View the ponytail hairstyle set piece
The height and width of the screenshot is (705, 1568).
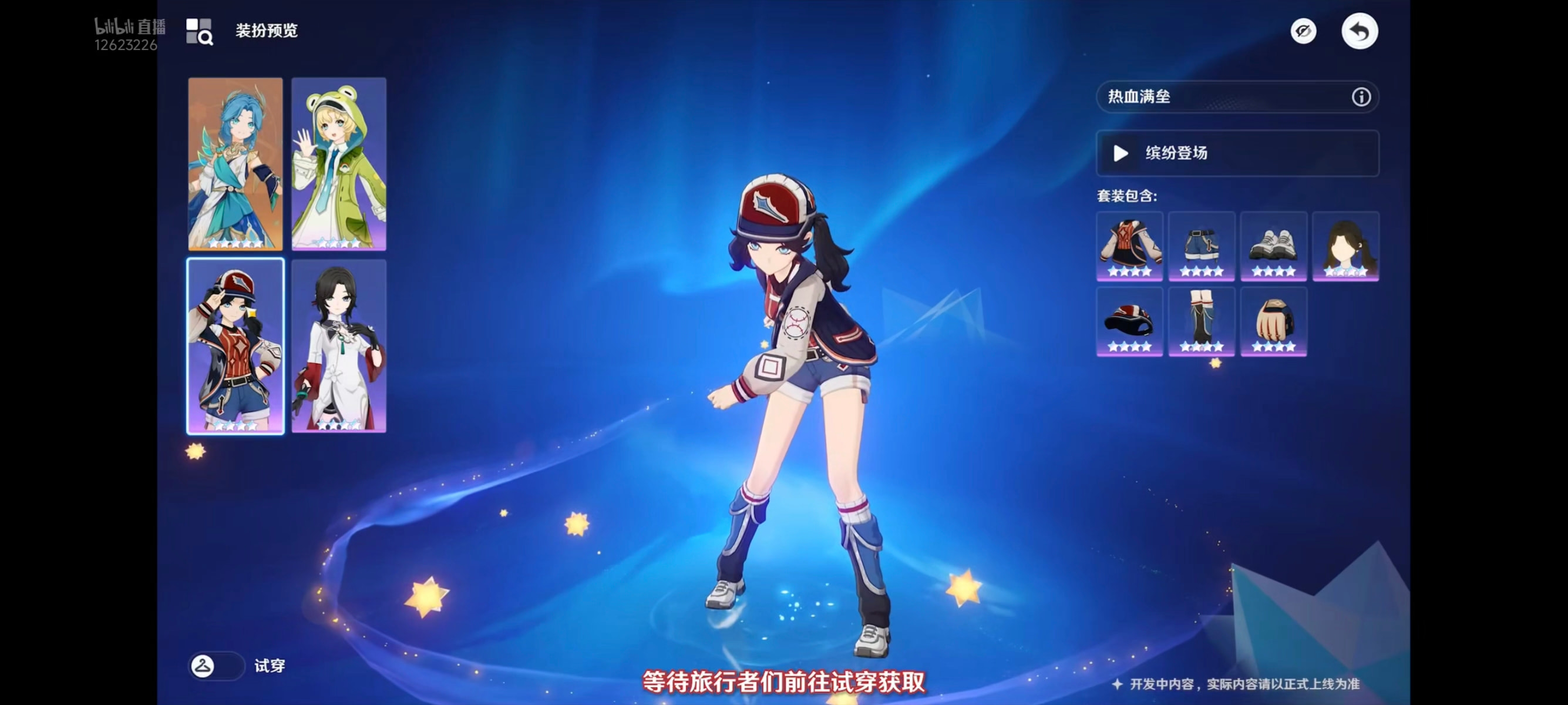[x=1345, y=246]
